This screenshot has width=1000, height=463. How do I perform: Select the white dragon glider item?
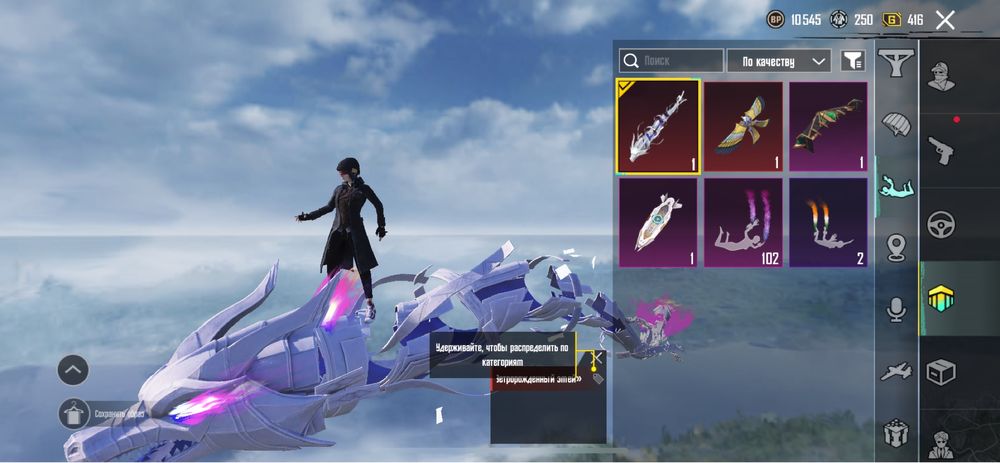pyautogui.click(x=657, y=125)
